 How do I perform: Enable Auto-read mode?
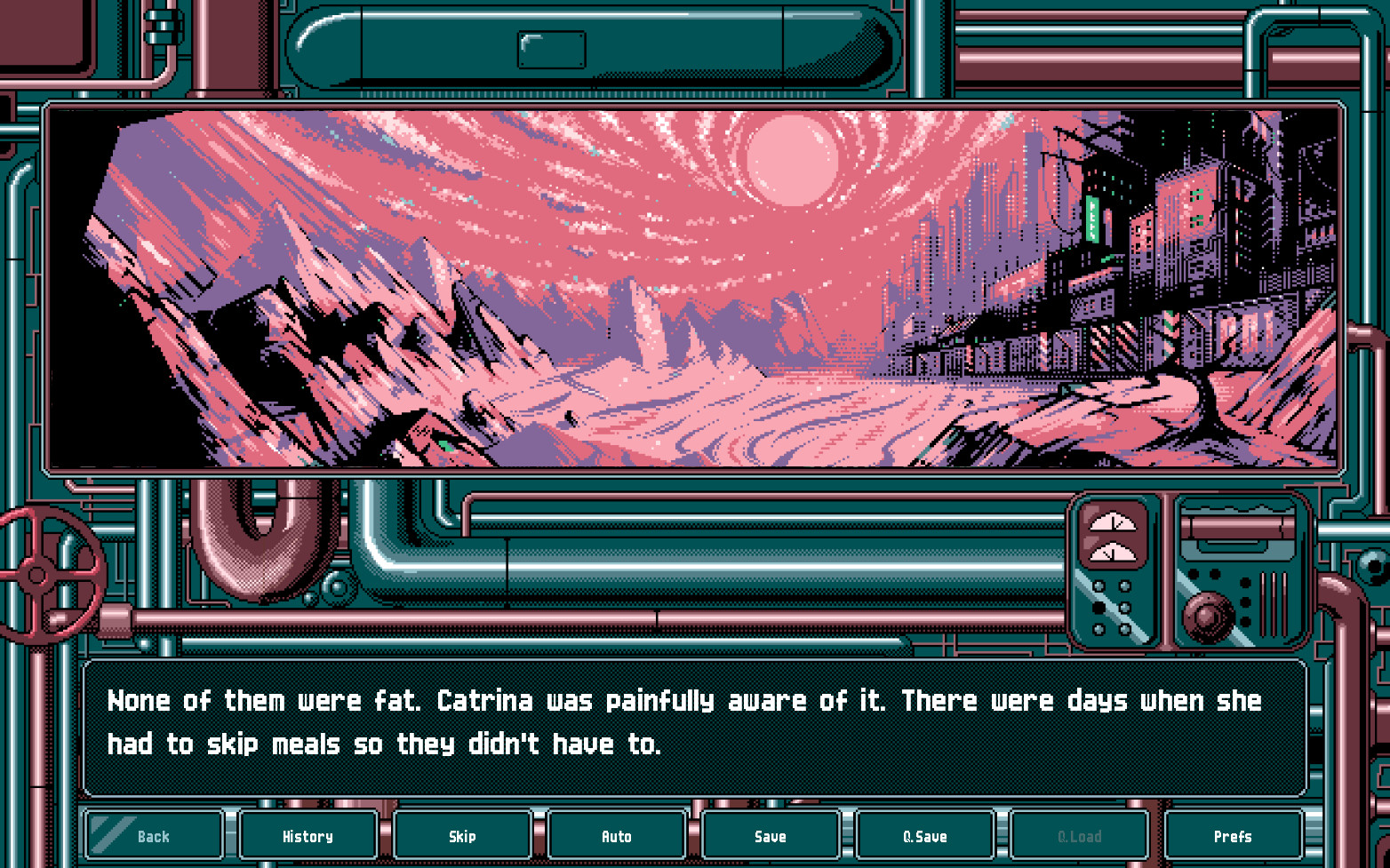pos(616,836)
